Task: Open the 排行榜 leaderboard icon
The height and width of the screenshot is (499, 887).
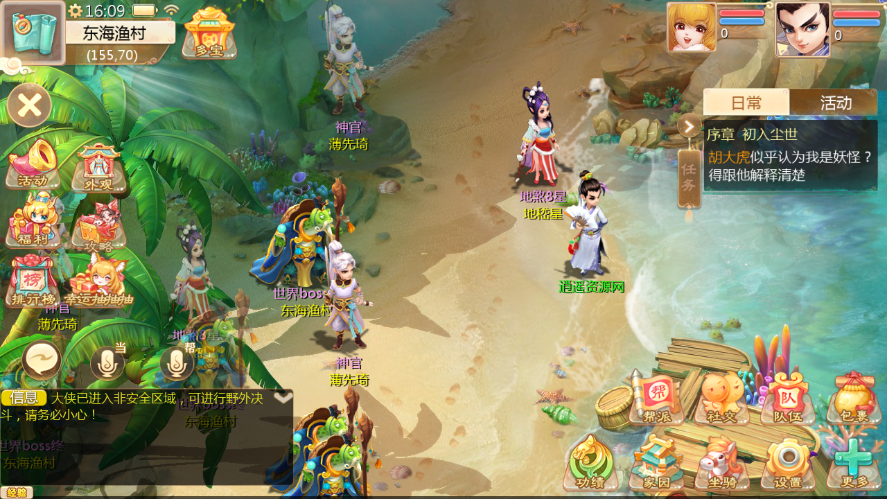Action: coord(32,280)
